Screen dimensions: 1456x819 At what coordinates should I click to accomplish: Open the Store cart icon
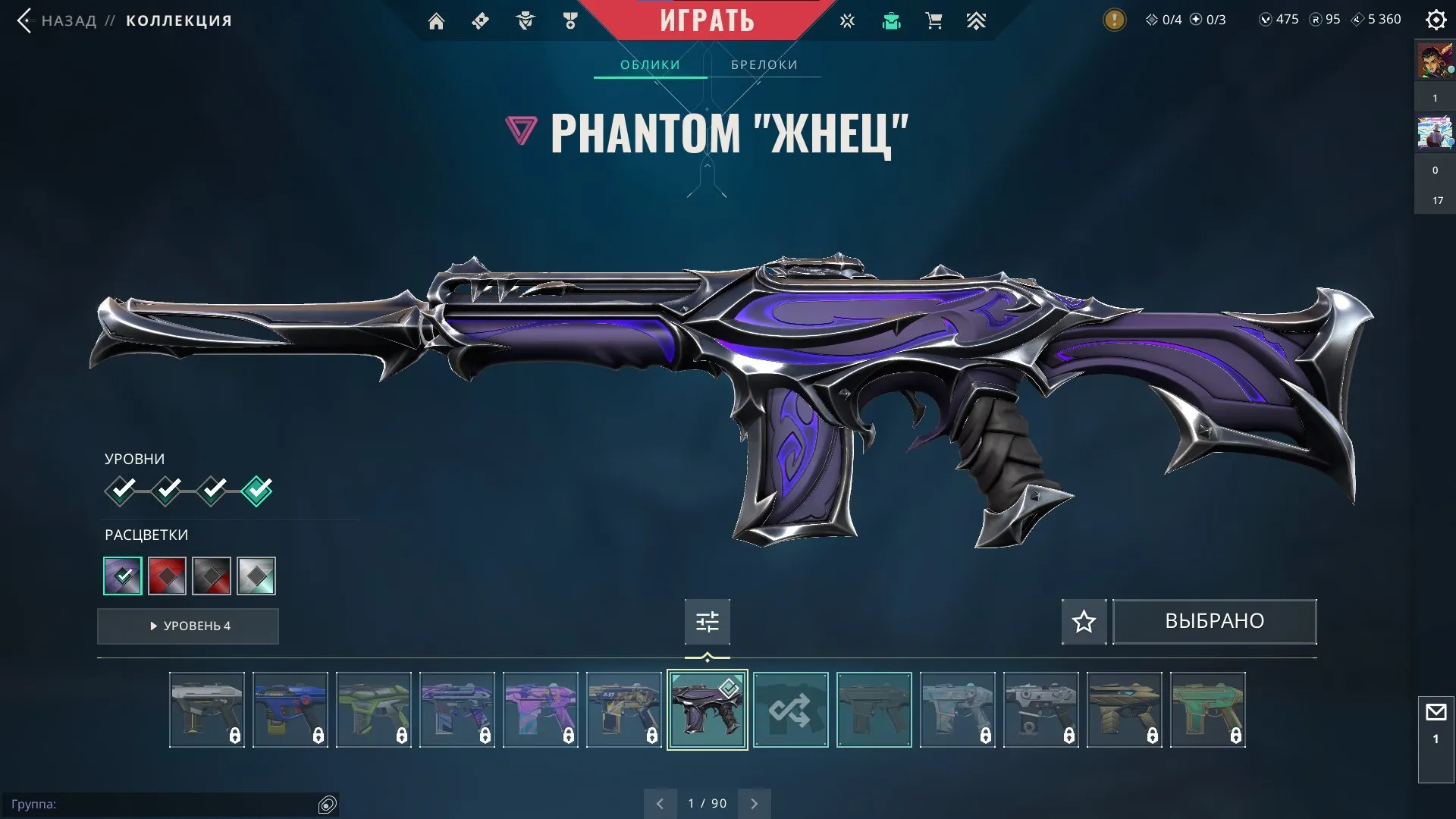tap(934, 20)
